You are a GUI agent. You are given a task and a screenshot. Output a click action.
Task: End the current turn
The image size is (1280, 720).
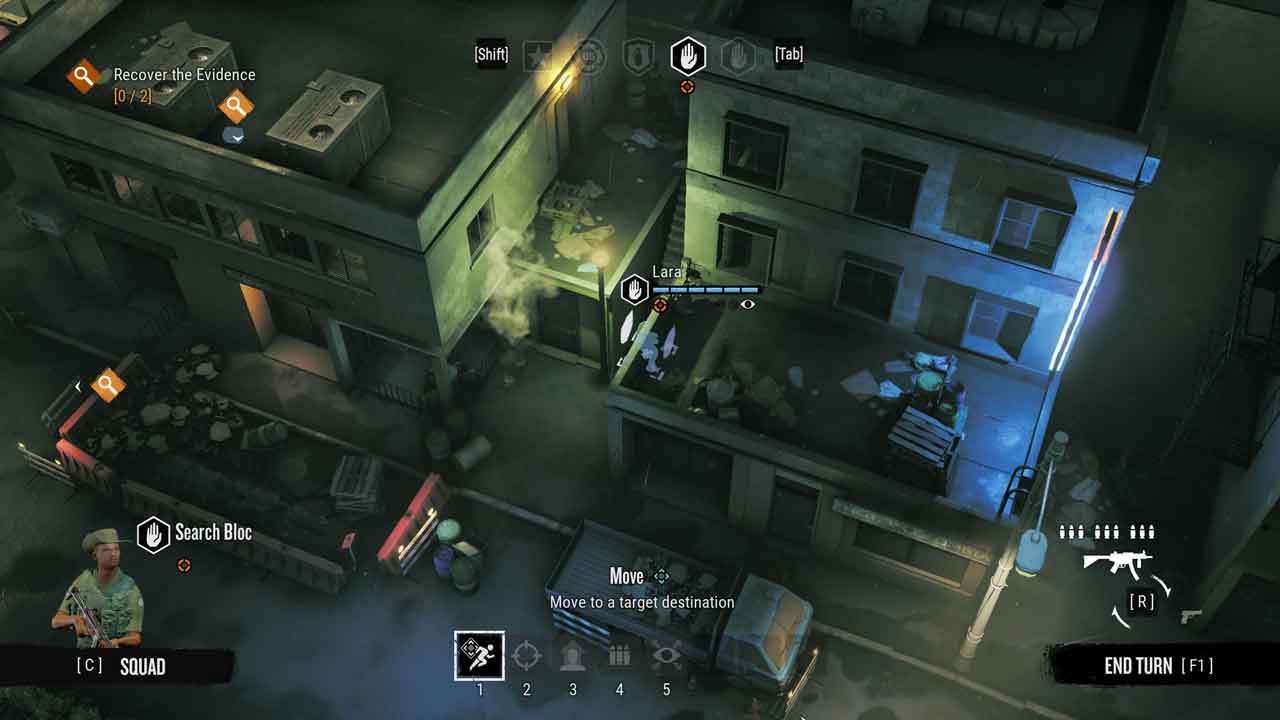(x=1158, y=666)
